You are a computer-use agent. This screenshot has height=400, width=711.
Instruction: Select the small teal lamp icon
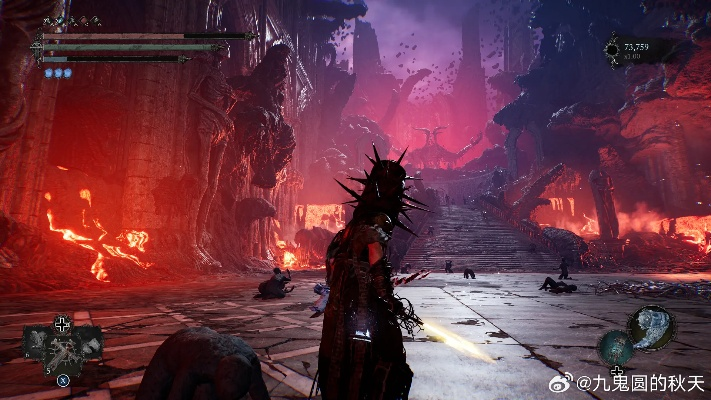click(615, 348)
